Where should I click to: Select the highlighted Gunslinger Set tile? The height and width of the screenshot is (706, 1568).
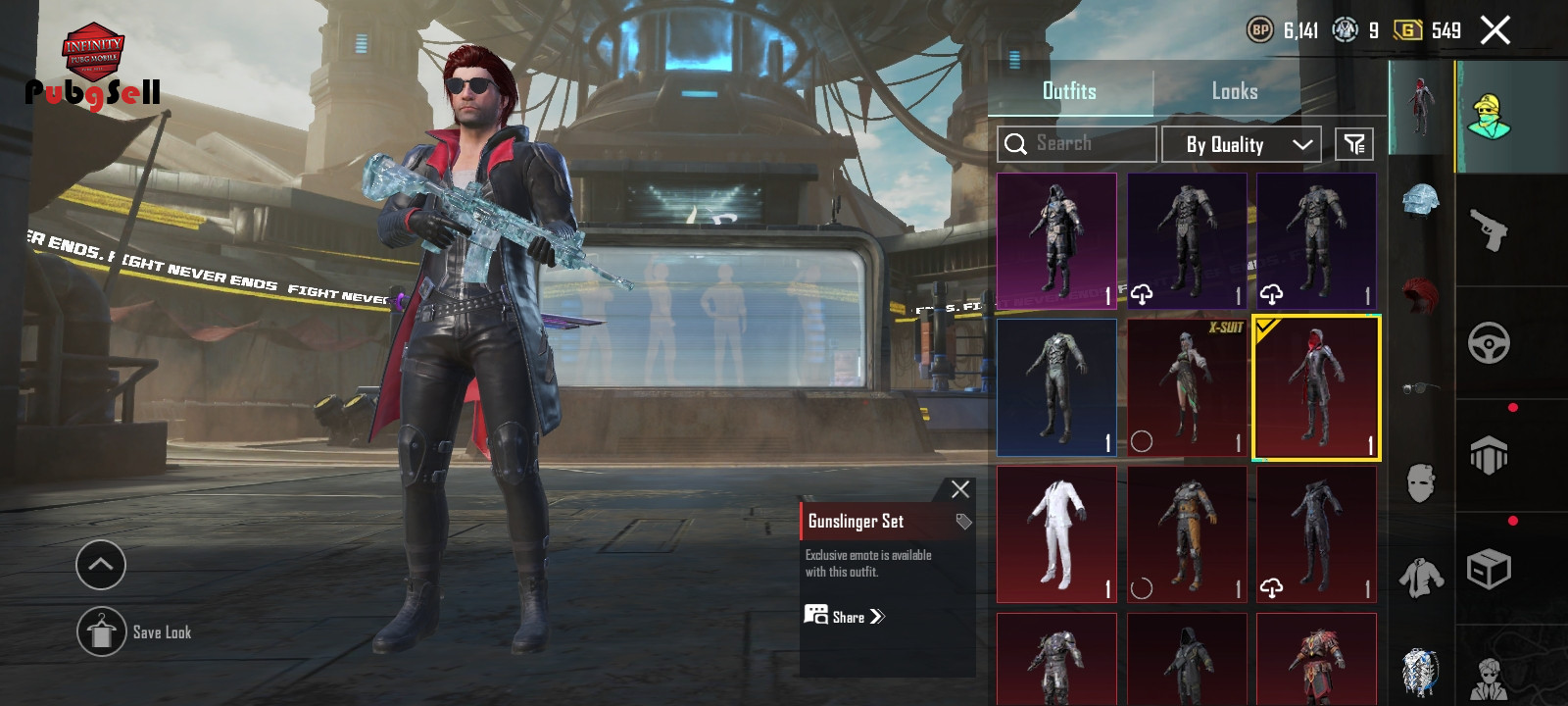coord(1316,387)
